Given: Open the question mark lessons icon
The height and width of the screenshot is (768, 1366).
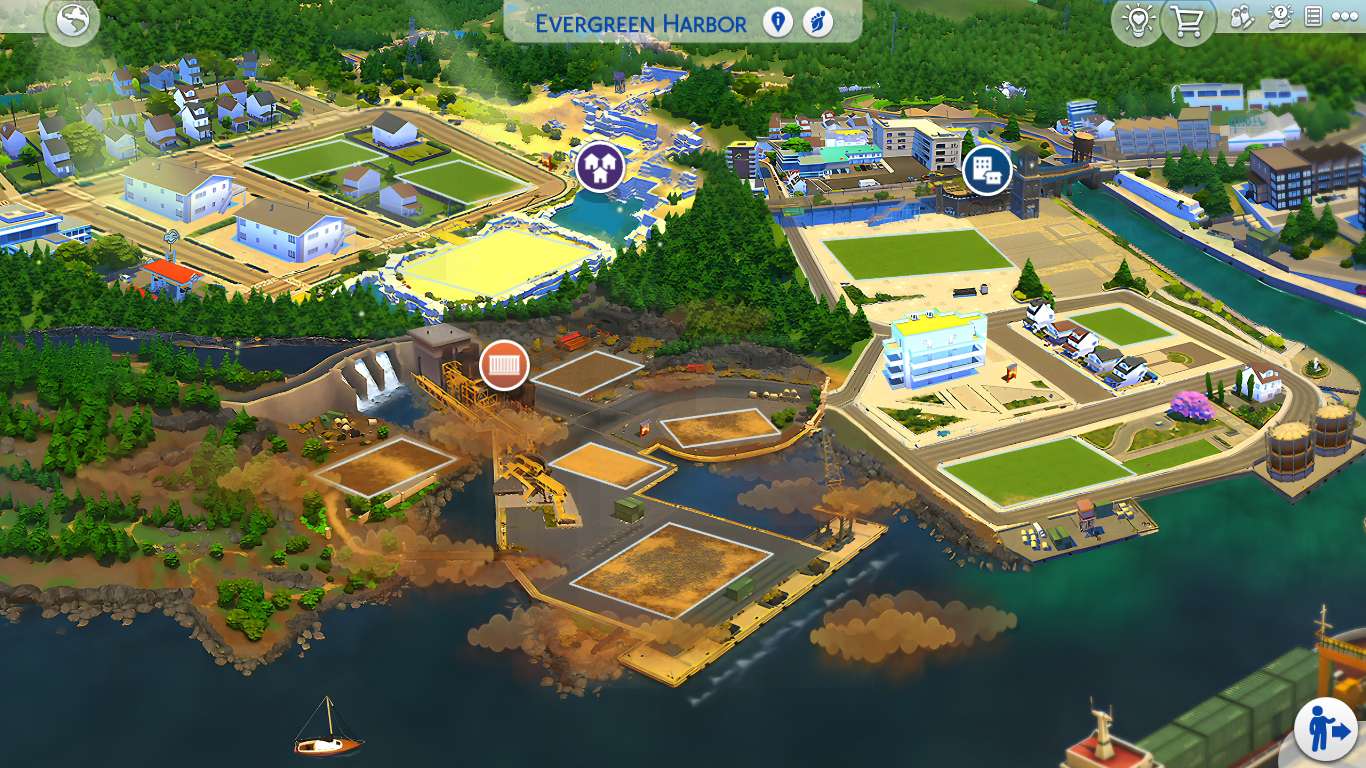Looking at the screenshot, I should coord(1279,17).
